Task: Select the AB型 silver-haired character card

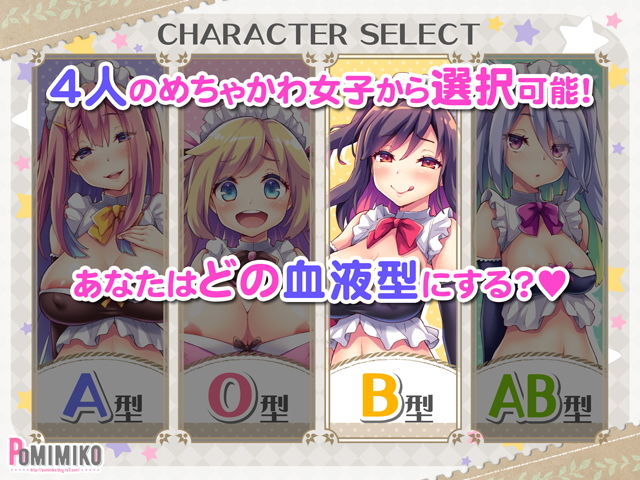Action: 540,260
